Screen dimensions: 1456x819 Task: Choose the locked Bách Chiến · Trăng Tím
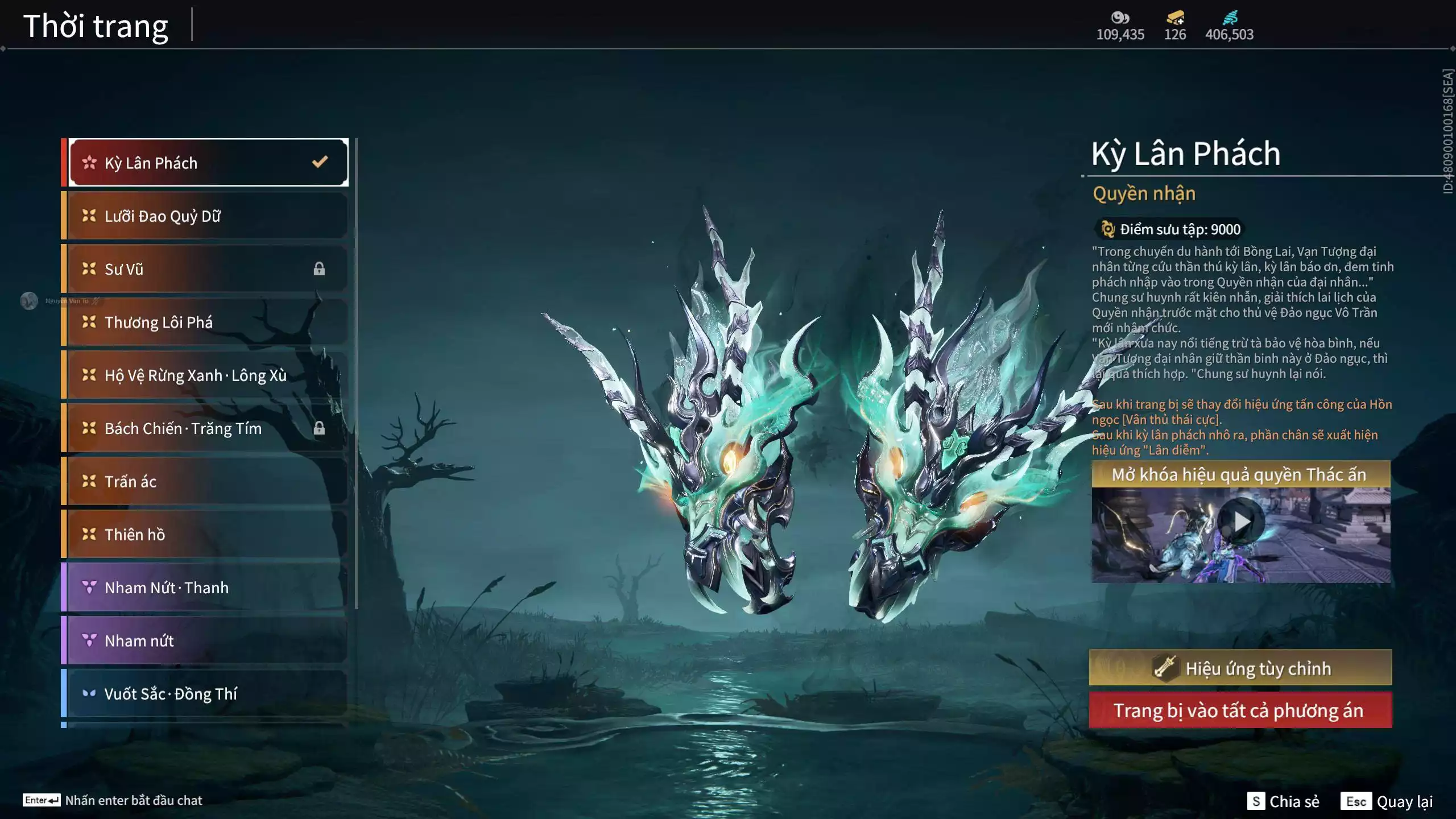pyautogui.click(x=208, y=428)
